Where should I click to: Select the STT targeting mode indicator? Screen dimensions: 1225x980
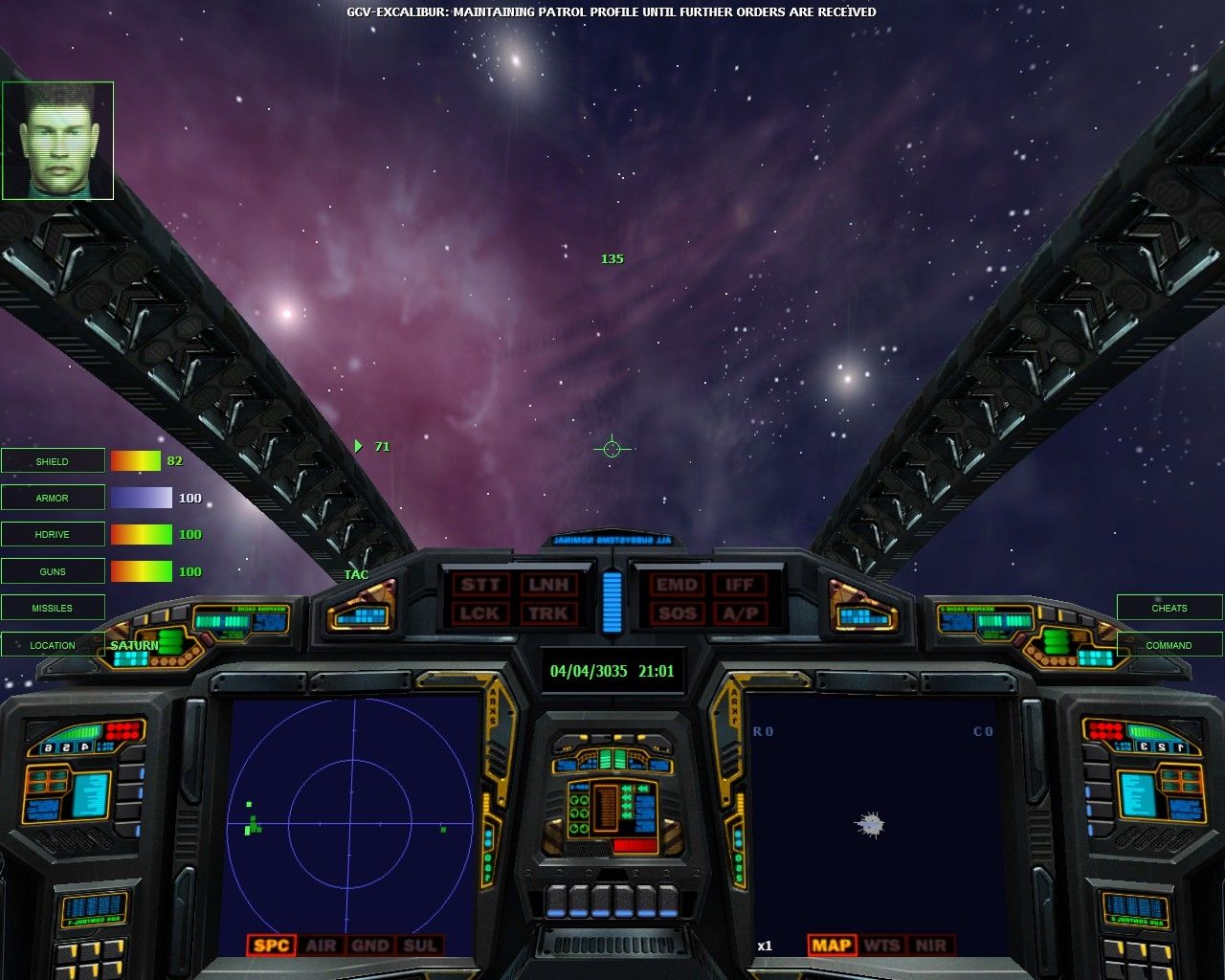[x=479, y=584]
